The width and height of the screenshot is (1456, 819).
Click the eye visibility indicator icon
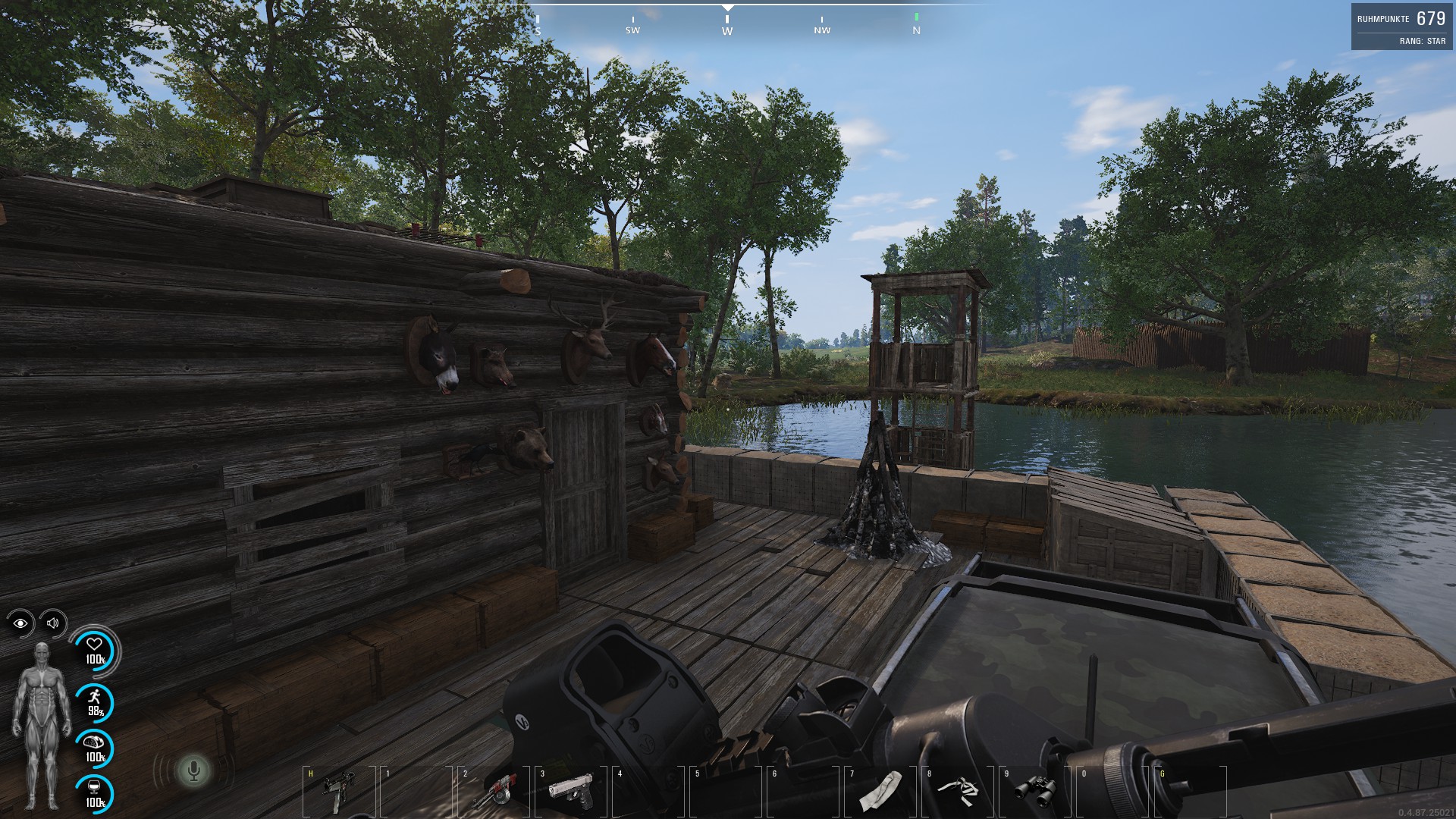(20, 623)
